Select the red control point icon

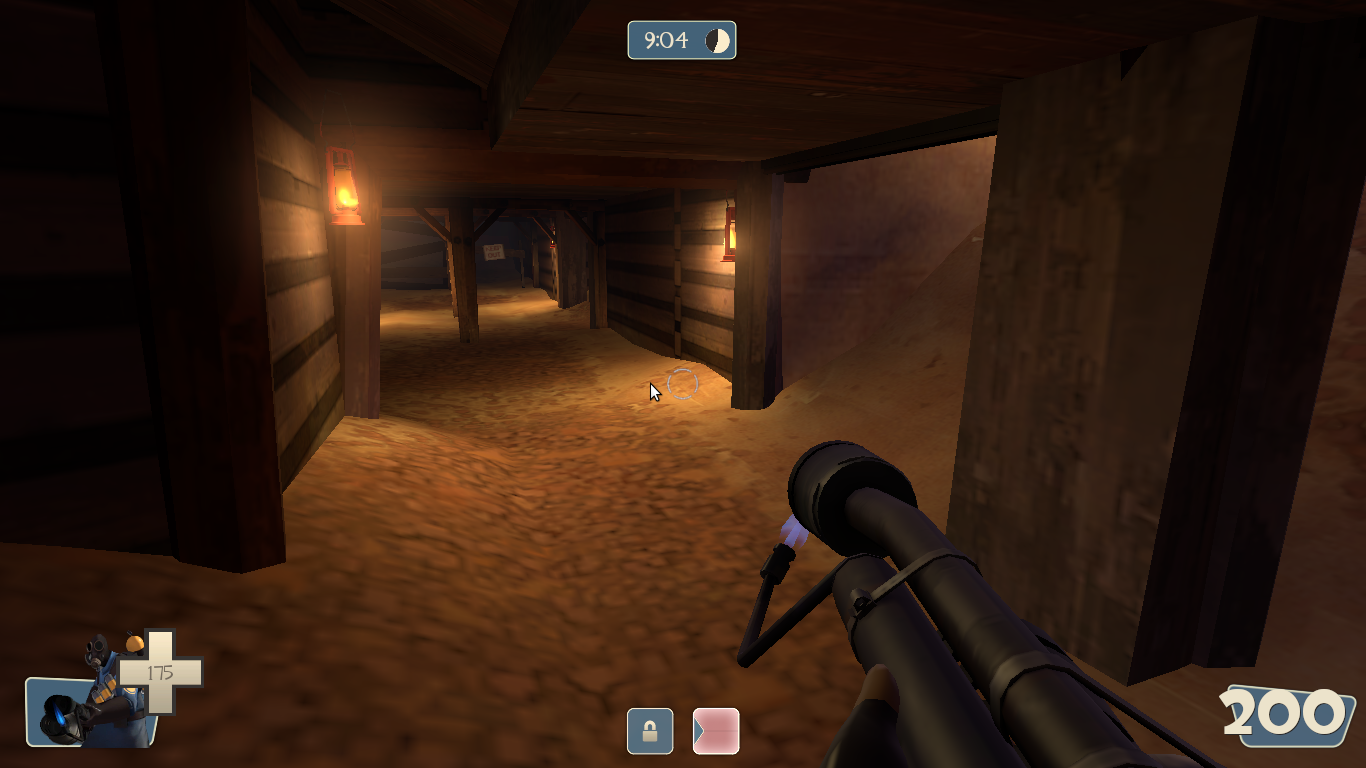[x=716, y=731]
